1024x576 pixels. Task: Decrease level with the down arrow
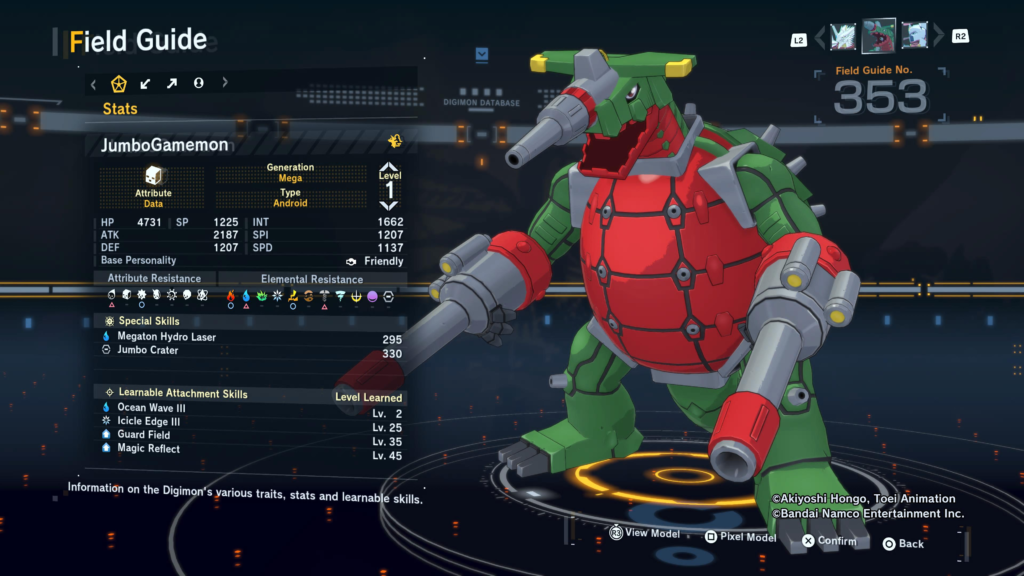[389, 205]
